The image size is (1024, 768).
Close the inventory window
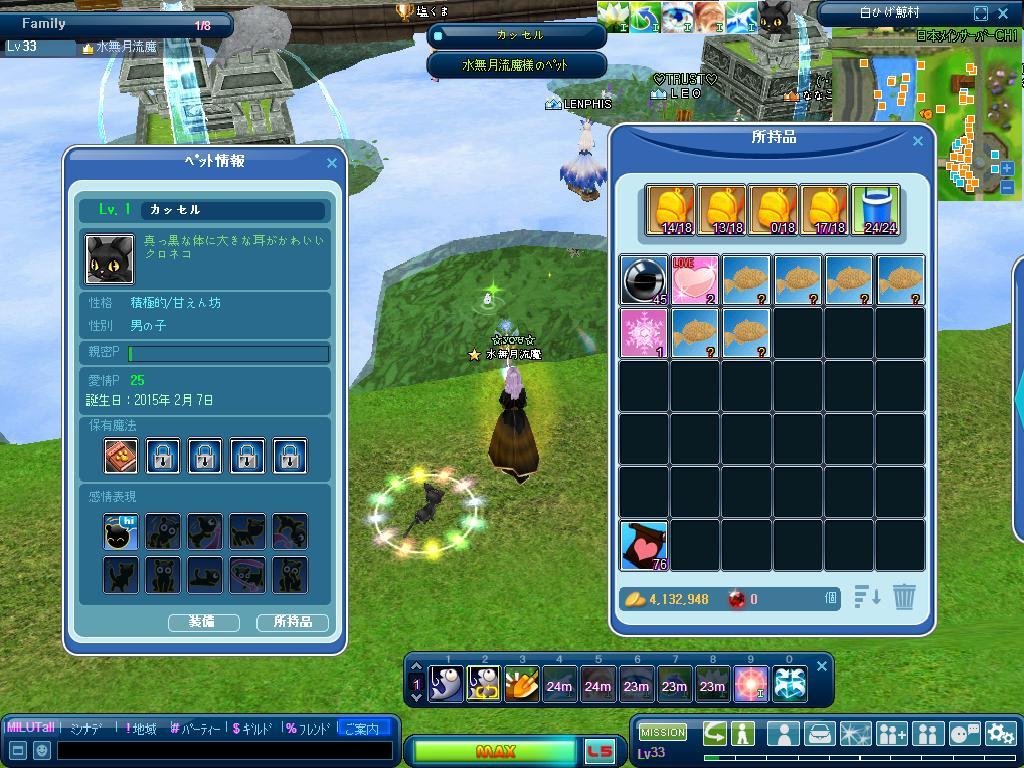[x=918, y=142]
